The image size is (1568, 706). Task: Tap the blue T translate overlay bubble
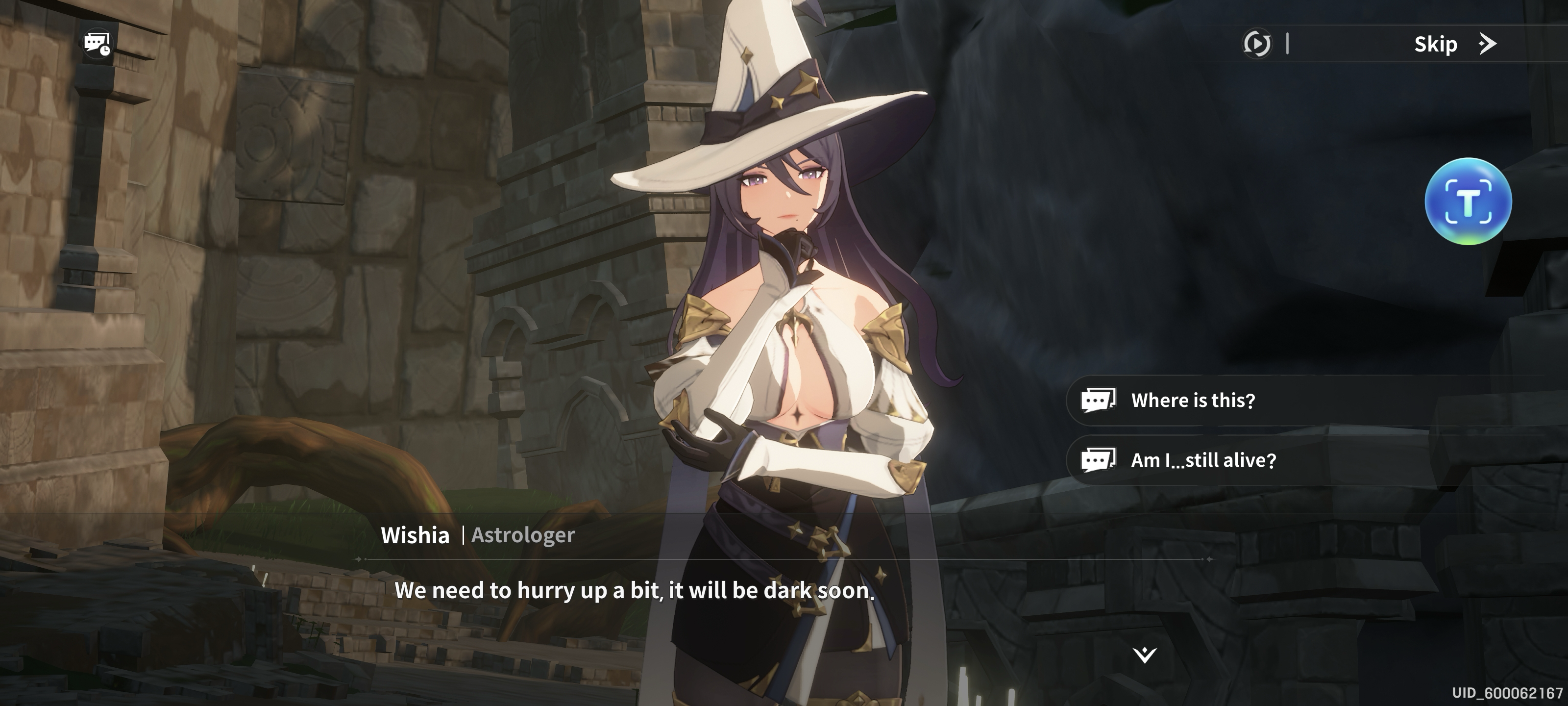click(x=1468, y=202)
